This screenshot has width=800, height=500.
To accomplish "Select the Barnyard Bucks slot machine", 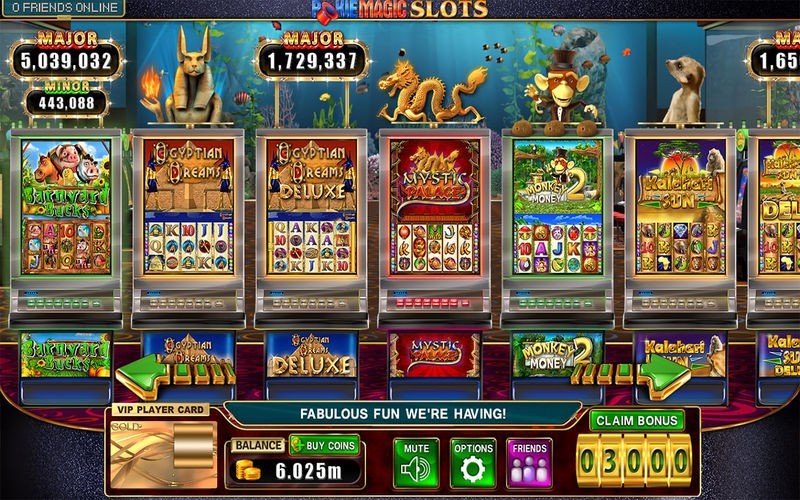I will [x=65, y=220].
